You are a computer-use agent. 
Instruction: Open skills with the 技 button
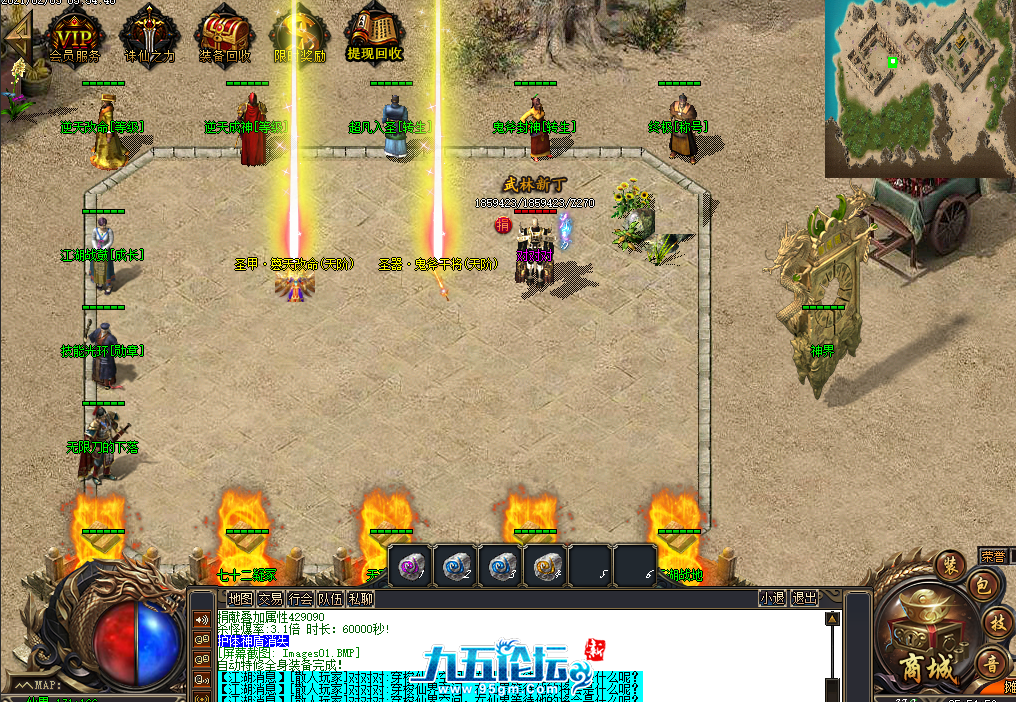tap(997, 623)
